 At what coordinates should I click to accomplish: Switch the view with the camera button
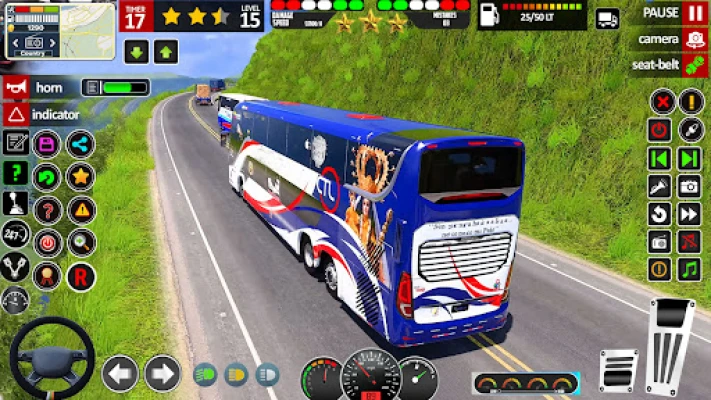694,39
